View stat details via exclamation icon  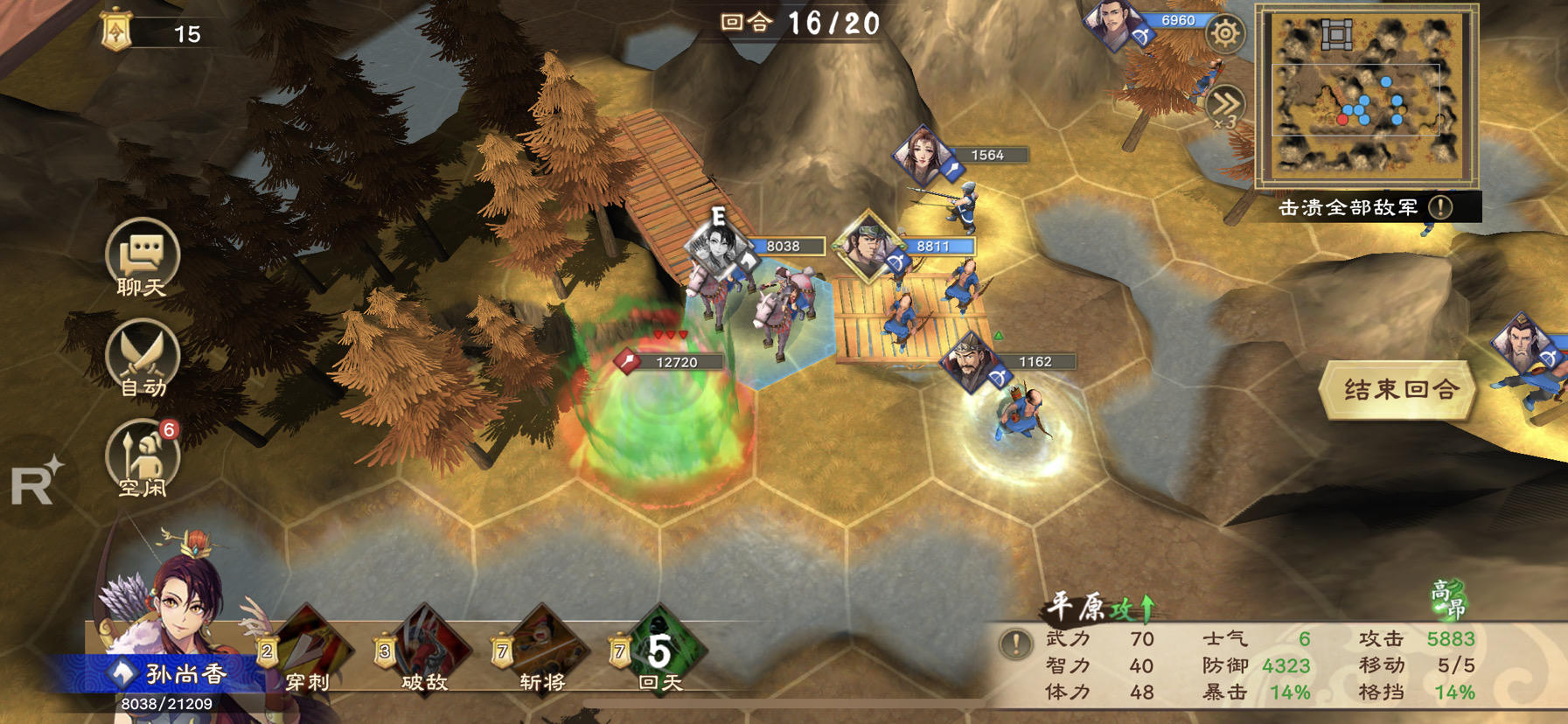(x=1014, y=644)
